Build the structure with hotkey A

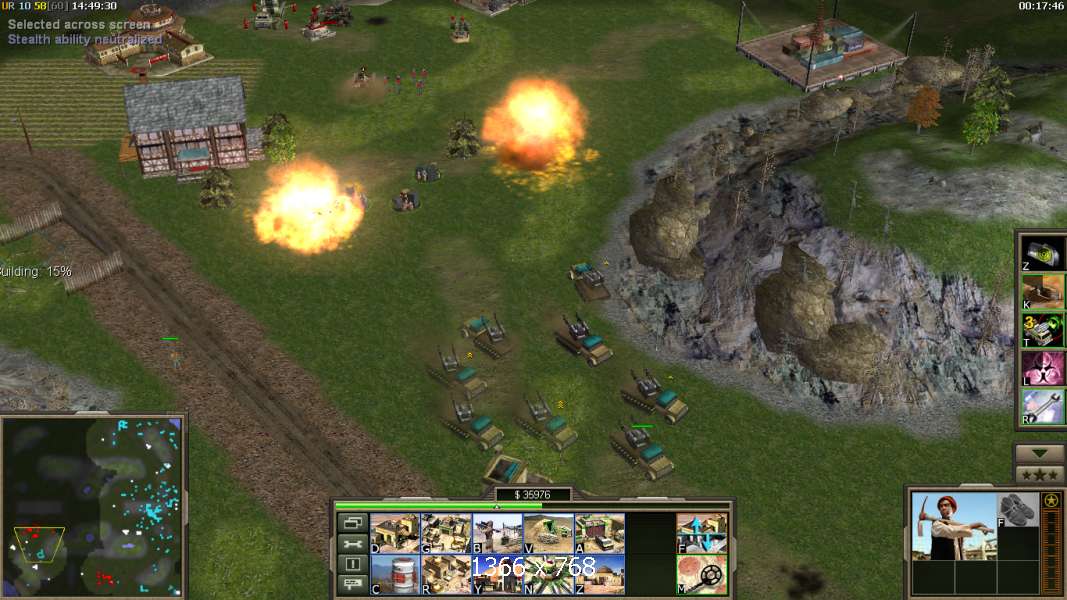pyautogui.click(x=599, y=533)
